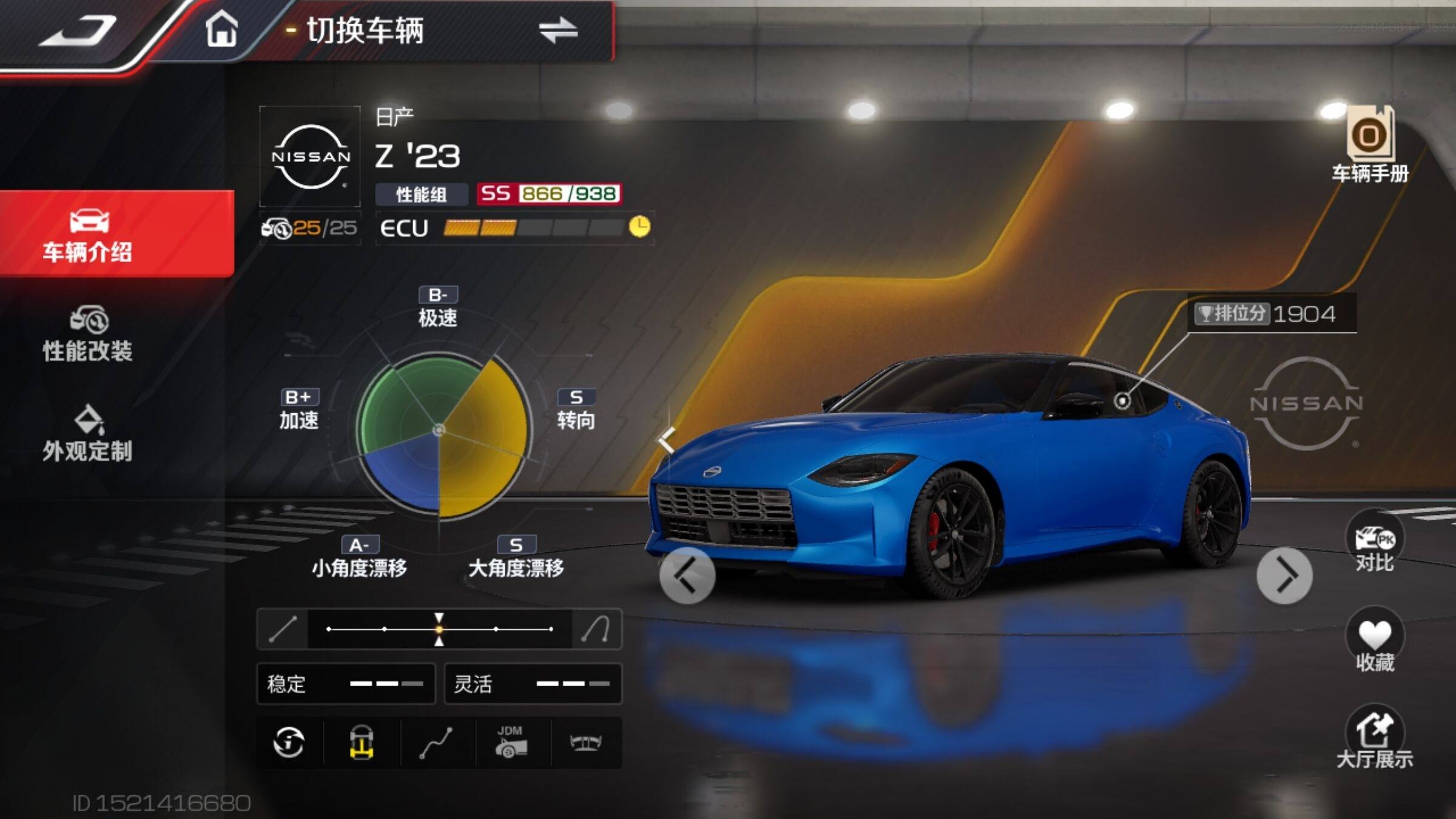Select the 车辆介绍 tab
The image size is (1456, 819).
[89, 235]
